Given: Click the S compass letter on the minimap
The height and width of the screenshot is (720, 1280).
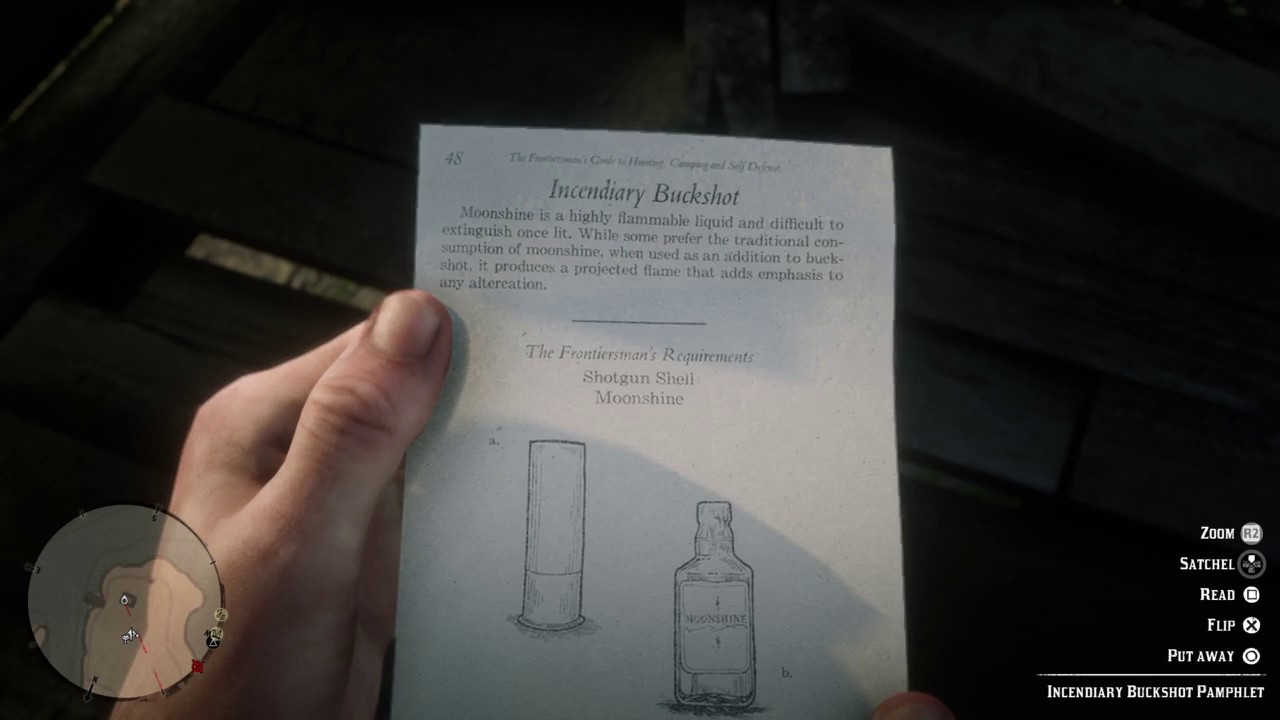Looking at the screenshot, I should [155, 517].
